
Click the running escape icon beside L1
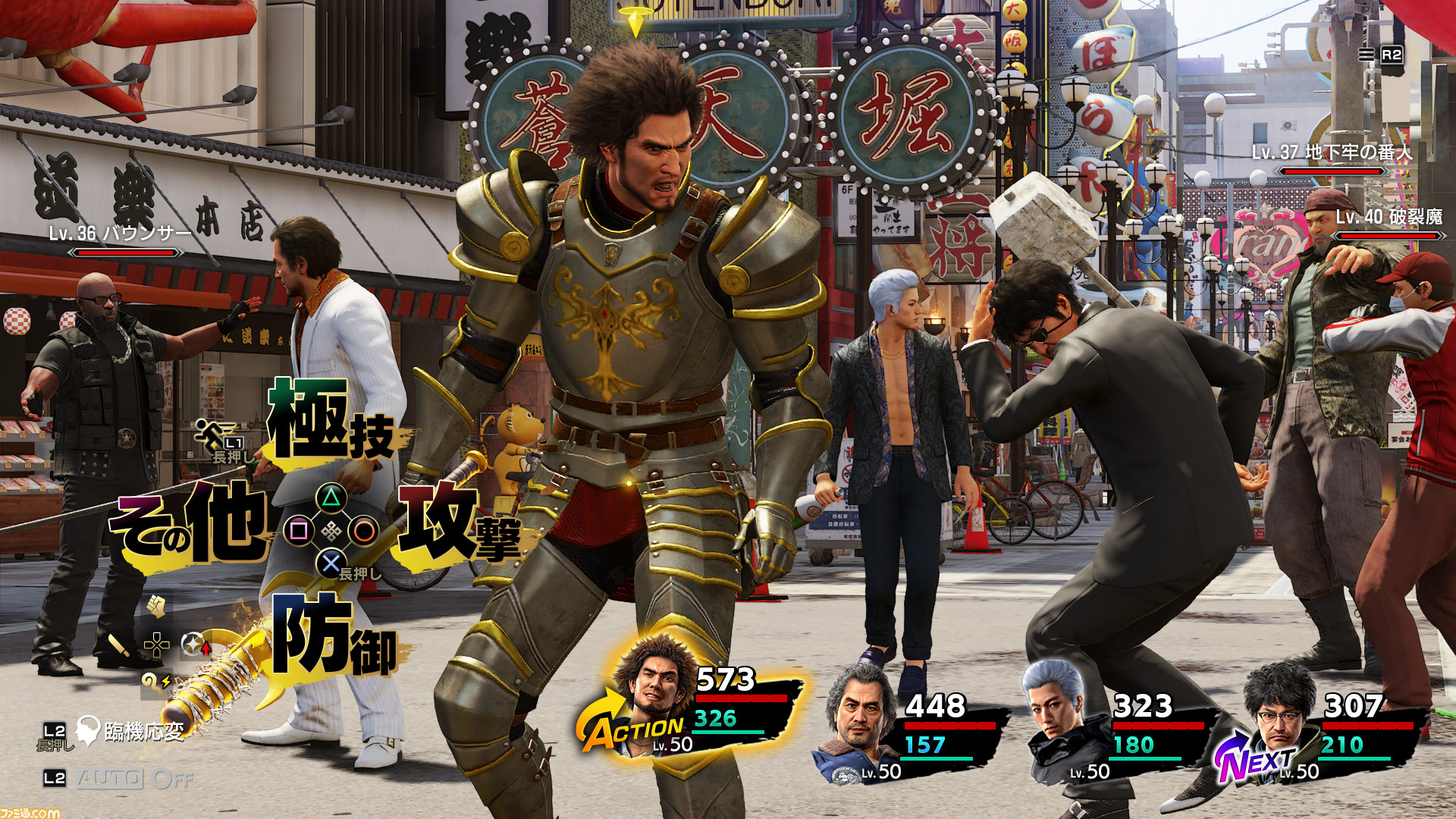click(210, 431)
